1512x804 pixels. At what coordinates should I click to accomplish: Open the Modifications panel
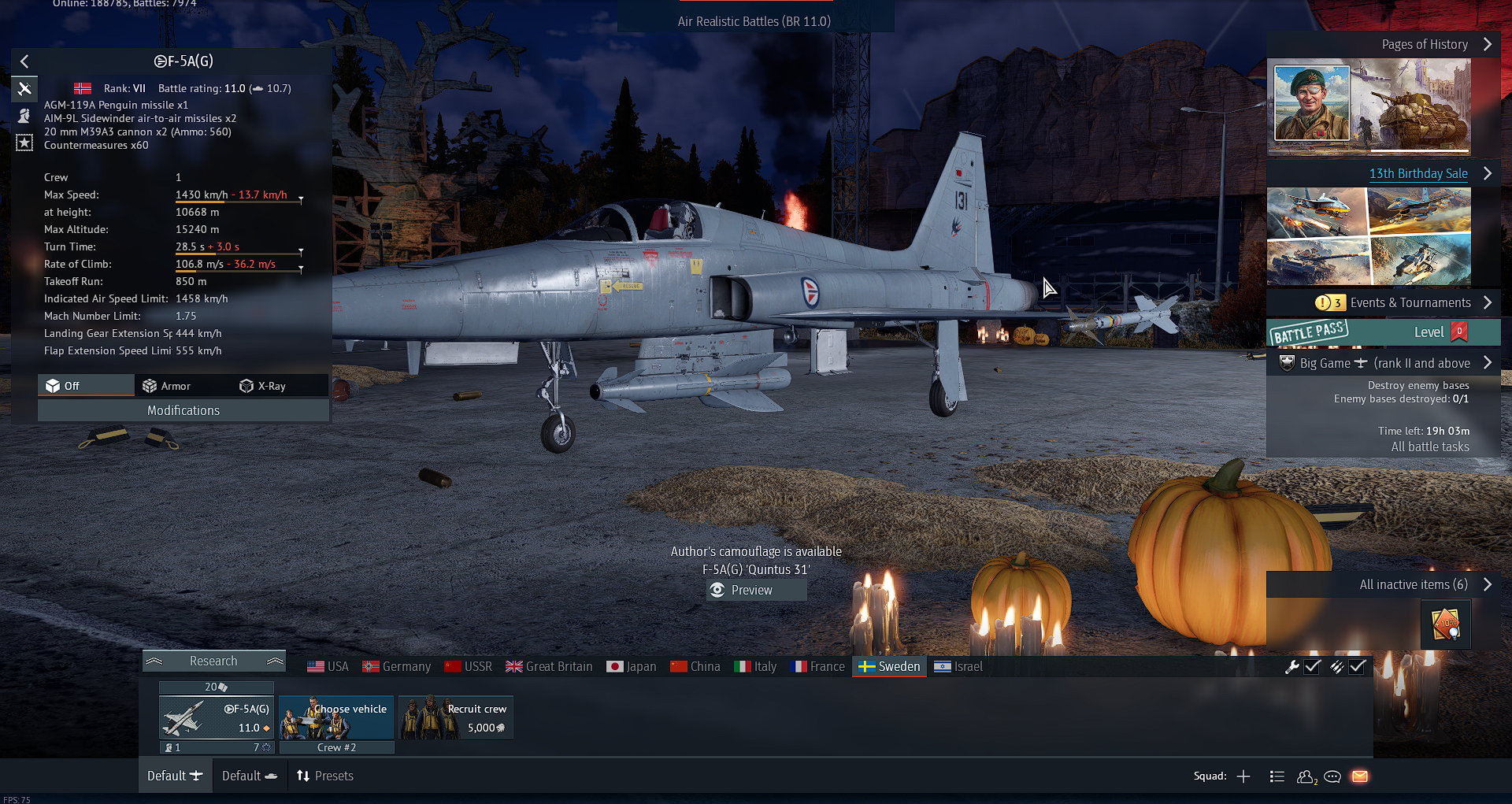pyautogui.click(x=183, y=410)
